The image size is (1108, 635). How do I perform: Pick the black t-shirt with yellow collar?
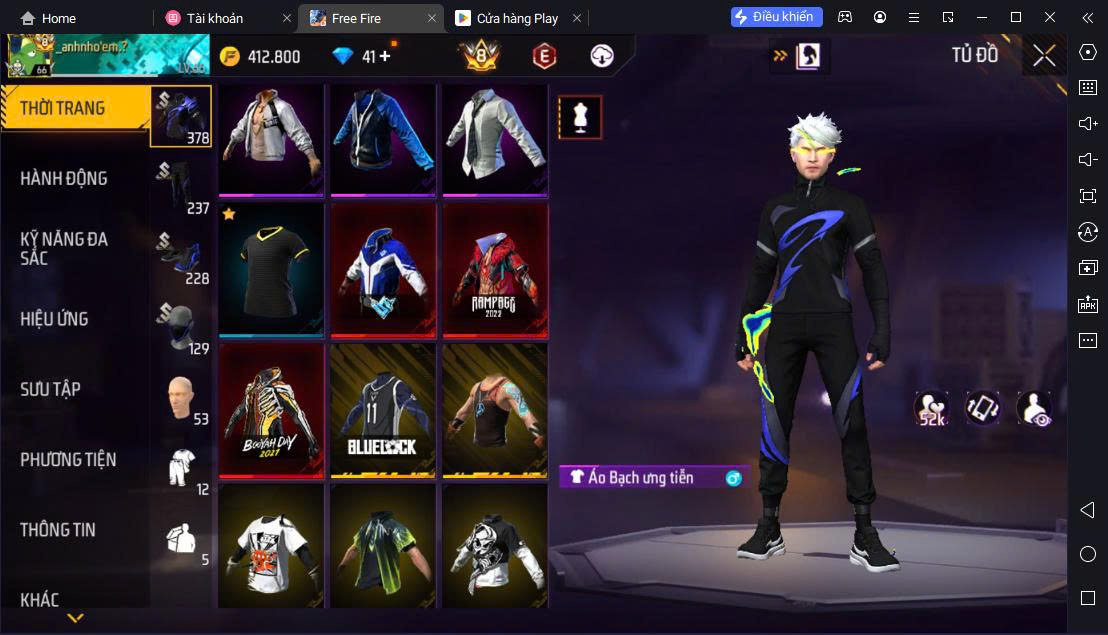[271, 270]
